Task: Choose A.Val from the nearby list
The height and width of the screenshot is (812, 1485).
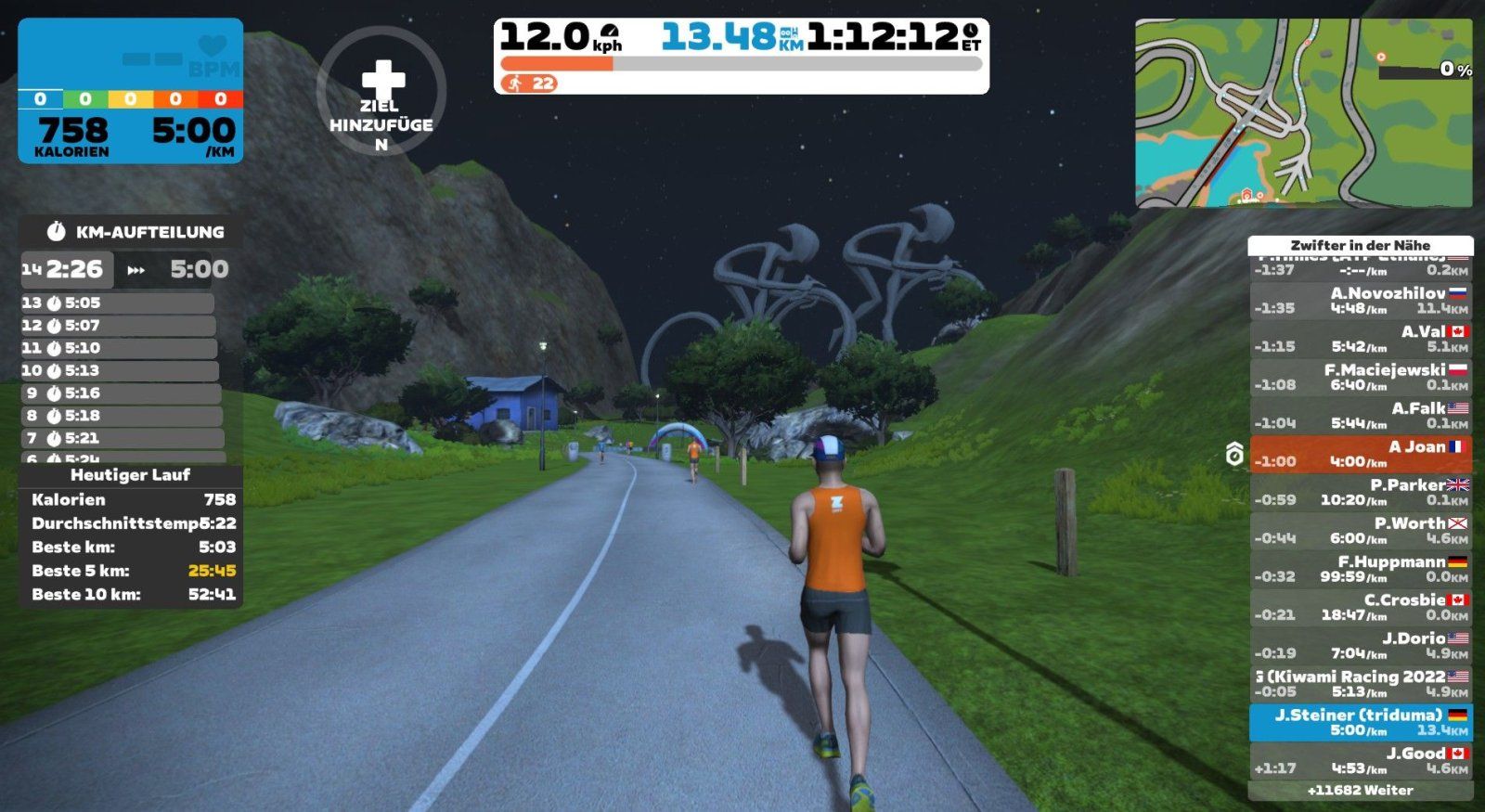Action: click(1360, 339)
